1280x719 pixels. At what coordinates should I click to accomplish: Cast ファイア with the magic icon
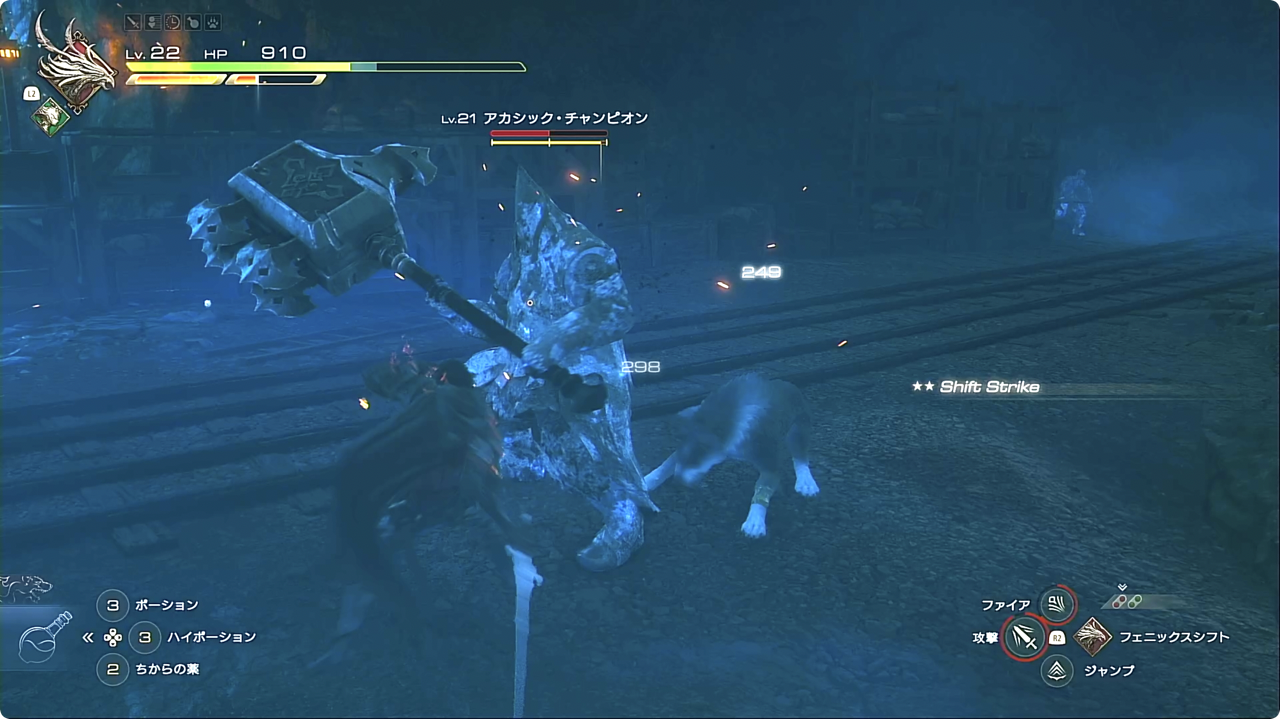[x=1057, y=604]
